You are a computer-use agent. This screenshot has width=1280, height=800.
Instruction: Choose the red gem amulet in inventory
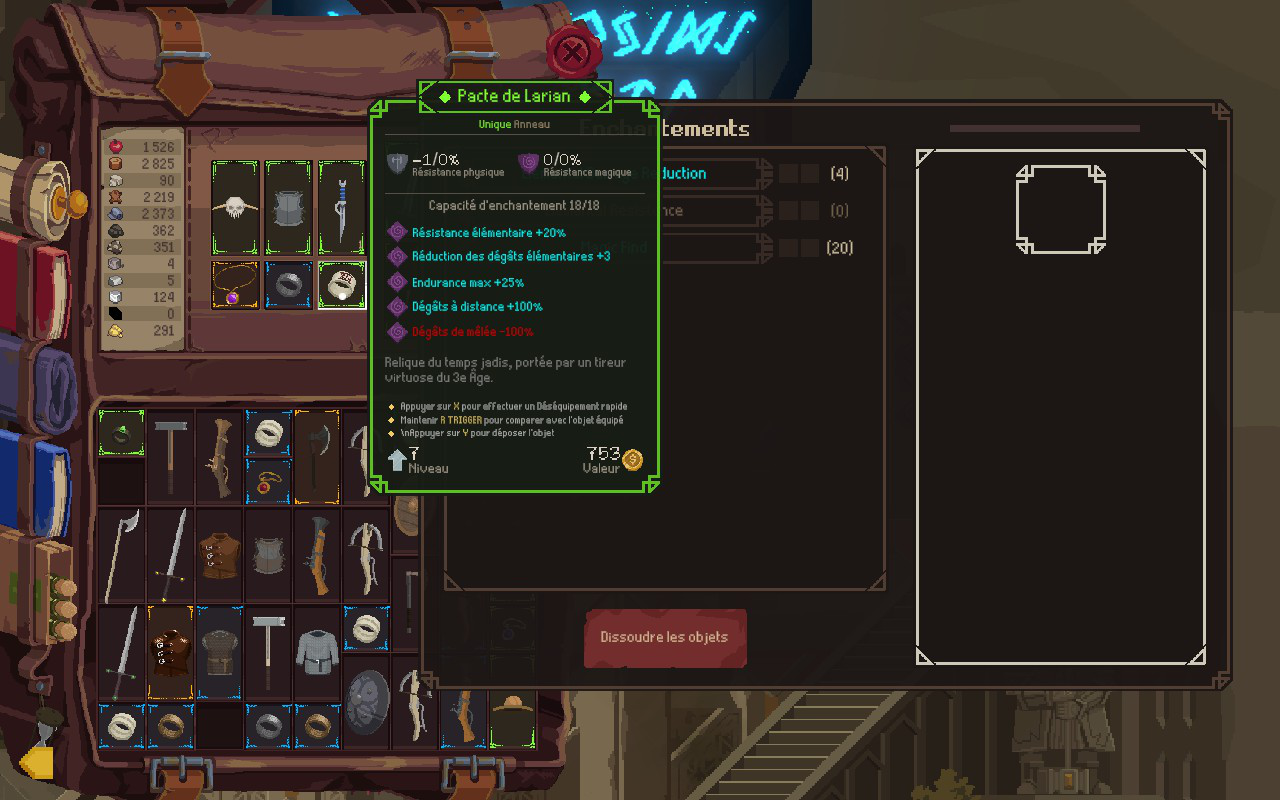(x=269, y=481)
